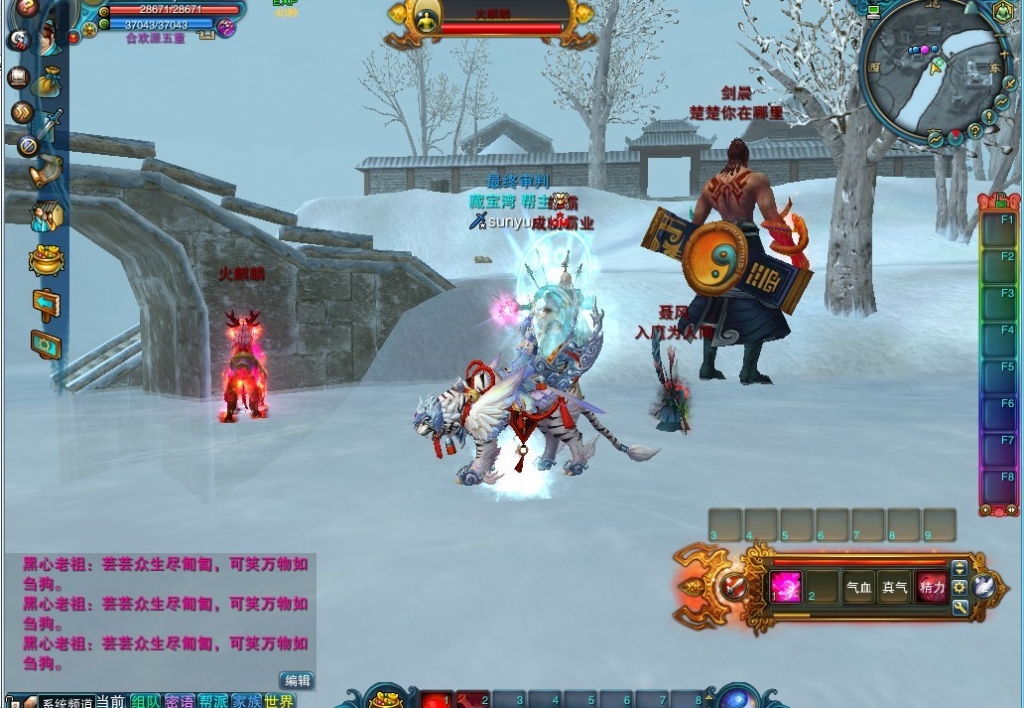1024x708 pixels.
Task: Click the wrench button on the skill bar
Action: coord(960,607)
